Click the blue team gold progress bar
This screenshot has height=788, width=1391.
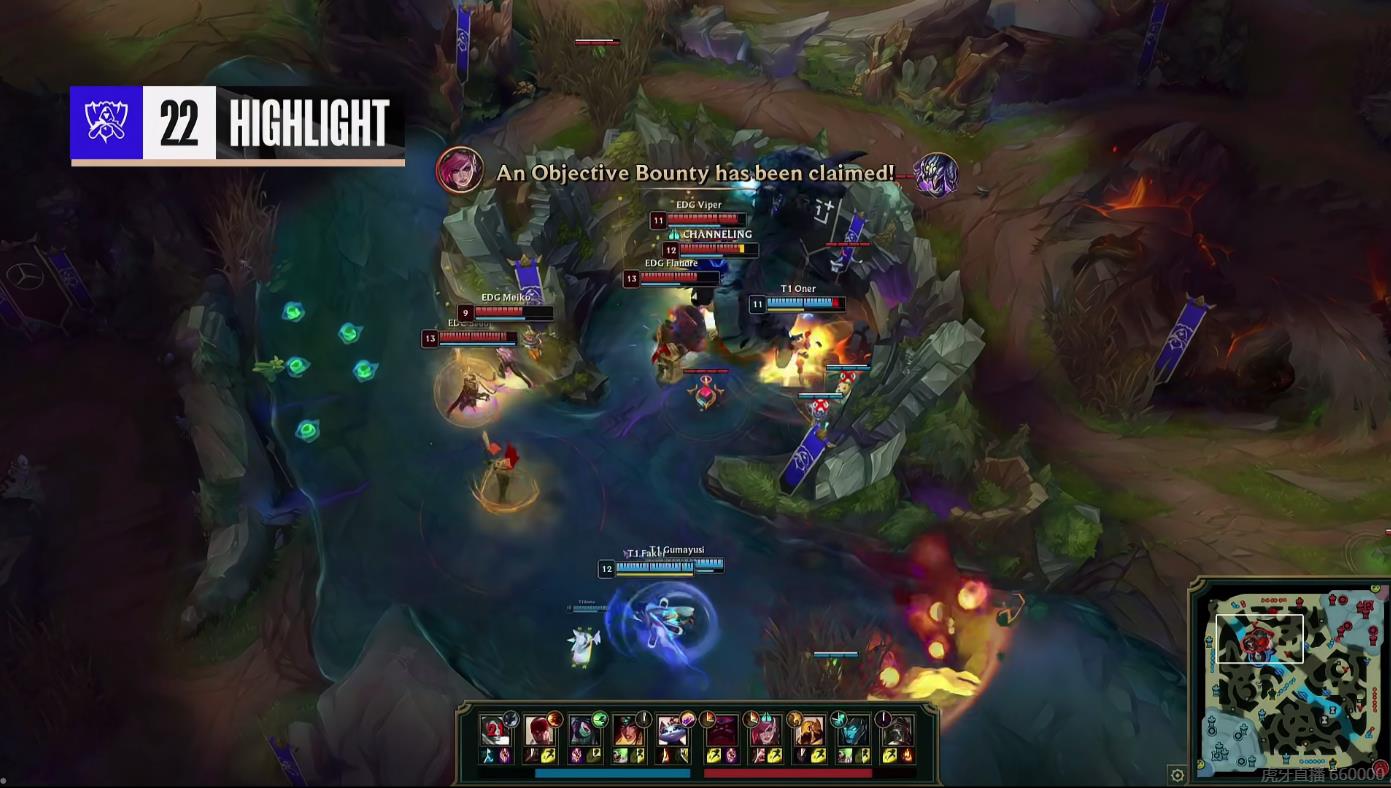point(612,774)
